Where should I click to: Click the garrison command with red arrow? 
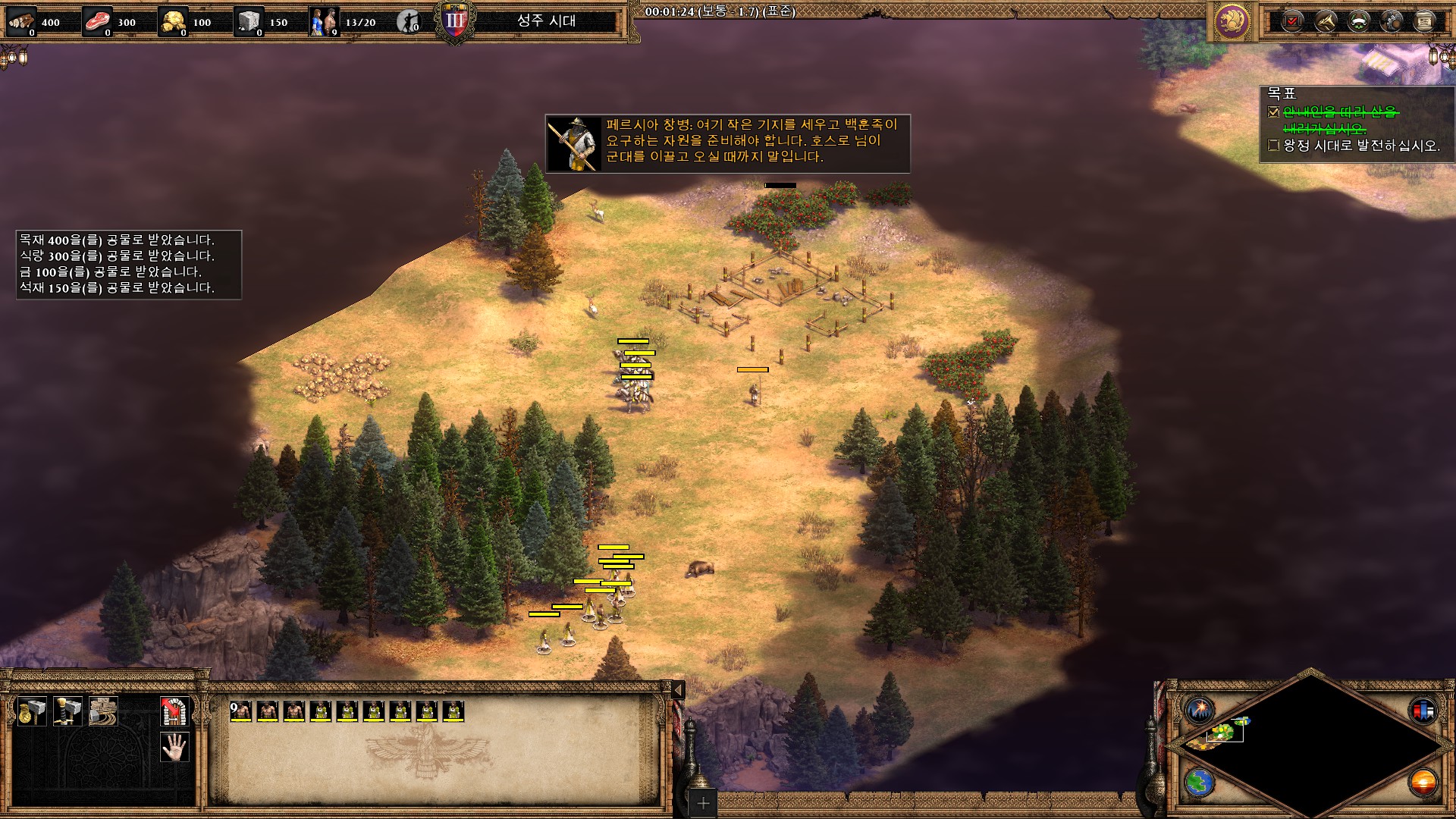[x=174, y=711]
